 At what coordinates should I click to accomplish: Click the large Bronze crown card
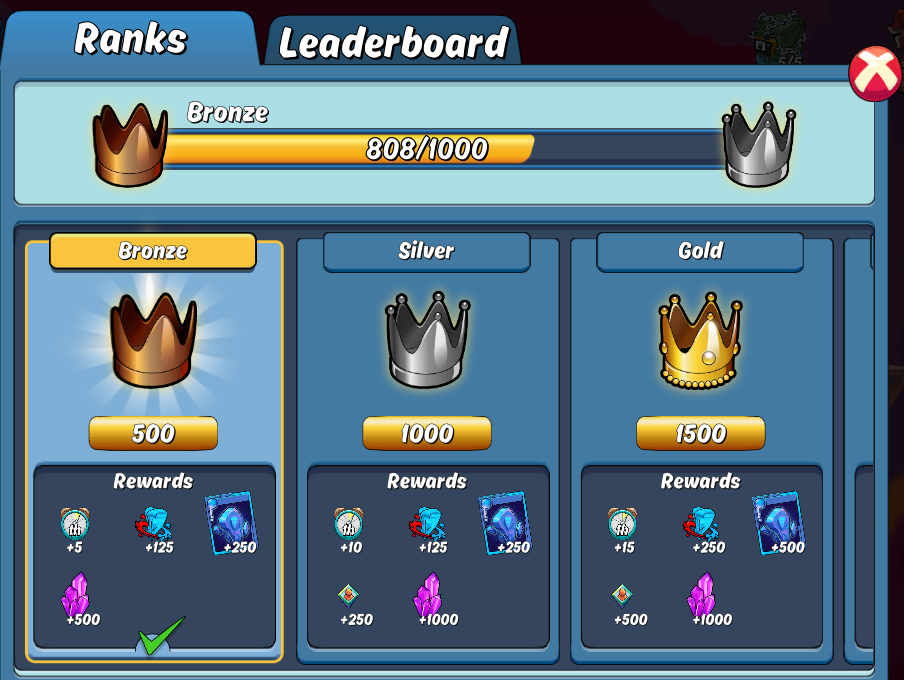153,340
